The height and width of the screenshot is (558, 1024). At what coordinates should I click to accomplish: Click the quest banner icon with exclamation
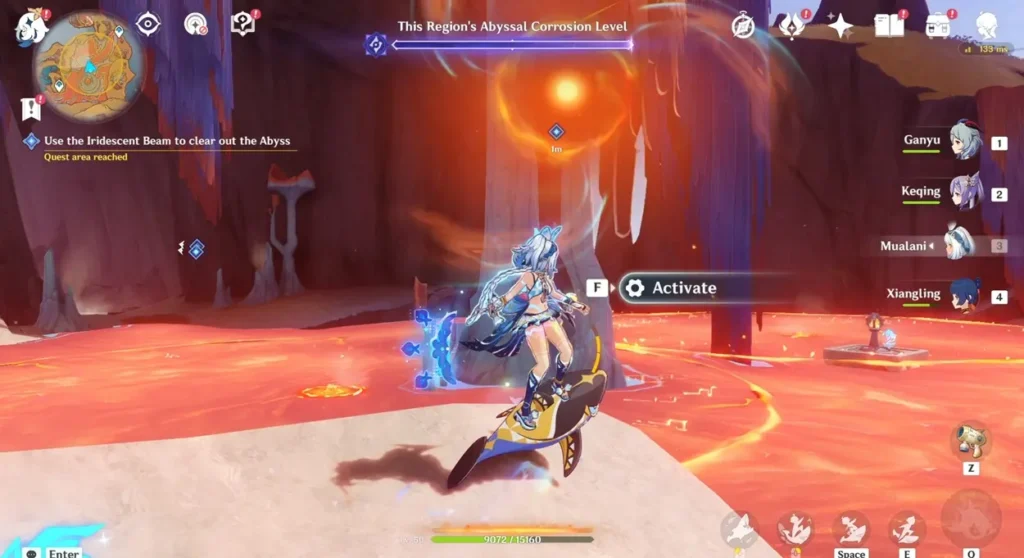pyautogui.click(x=30, y=108)
